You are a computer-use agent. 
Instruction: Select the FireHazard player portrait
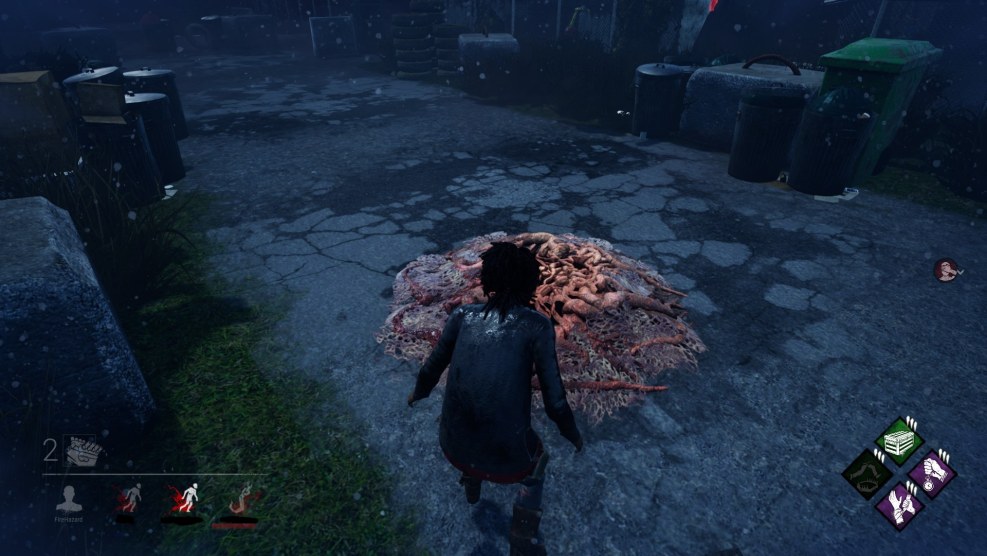69,499
